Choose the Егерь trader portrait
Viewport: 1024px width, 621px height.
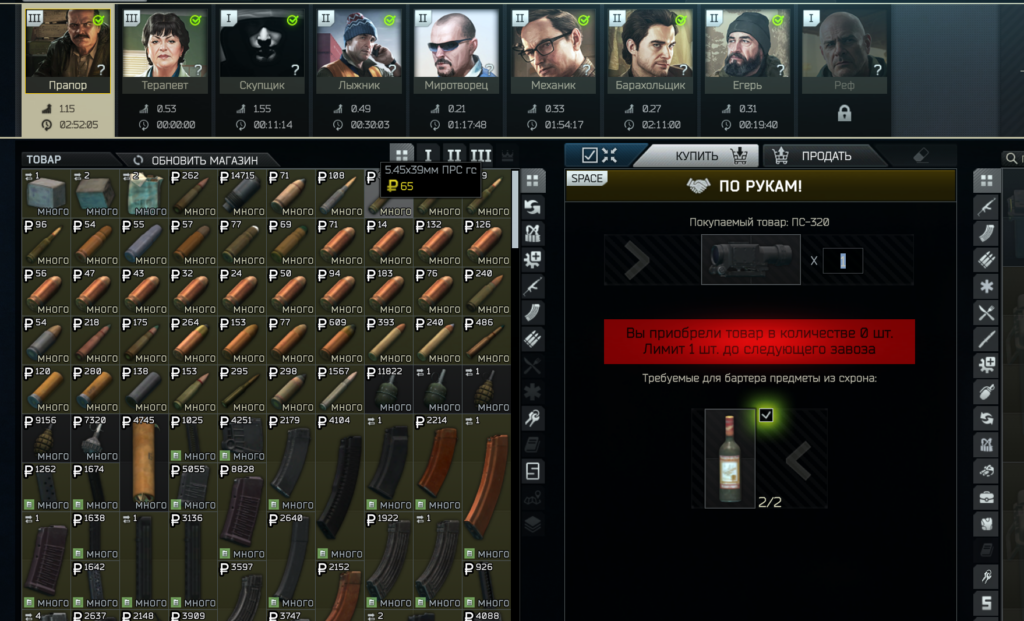748,47
